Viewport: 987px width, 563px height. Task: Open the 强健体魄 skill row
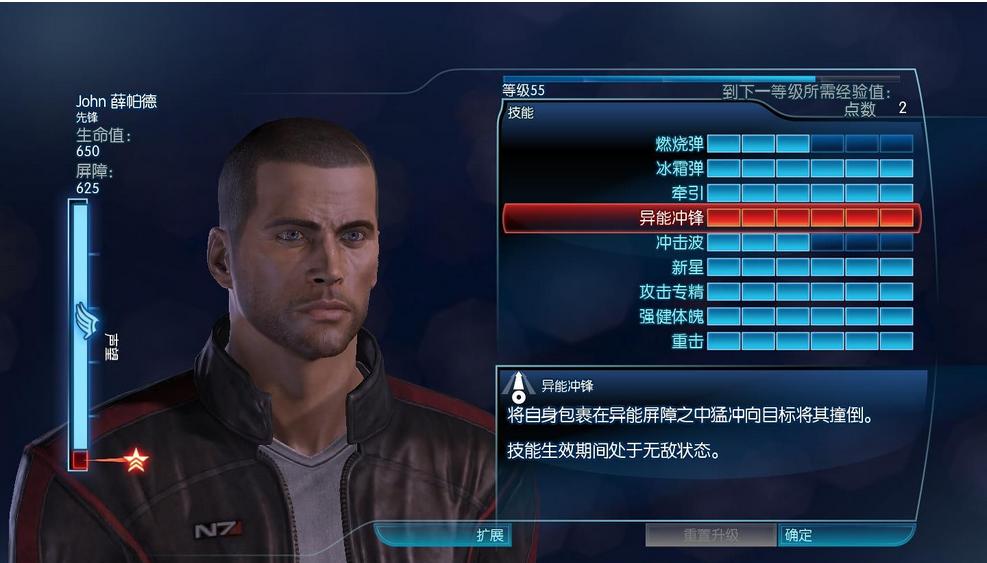[672, 316]
